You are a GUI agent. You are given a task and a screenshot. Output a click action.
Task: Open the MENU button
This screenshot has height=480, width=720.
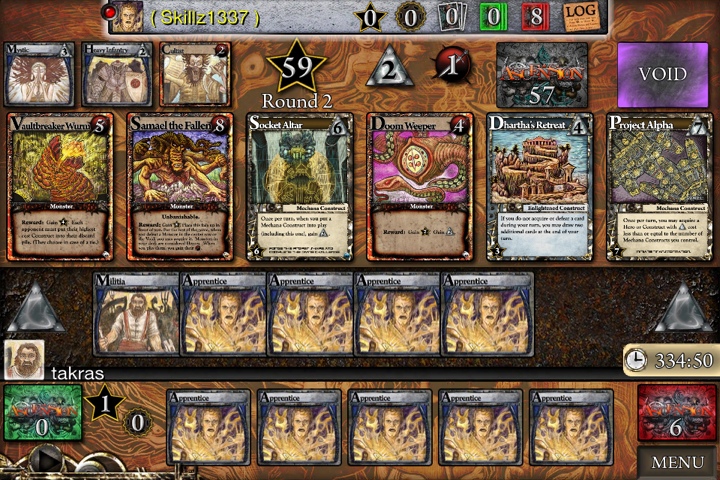point(677,462)
